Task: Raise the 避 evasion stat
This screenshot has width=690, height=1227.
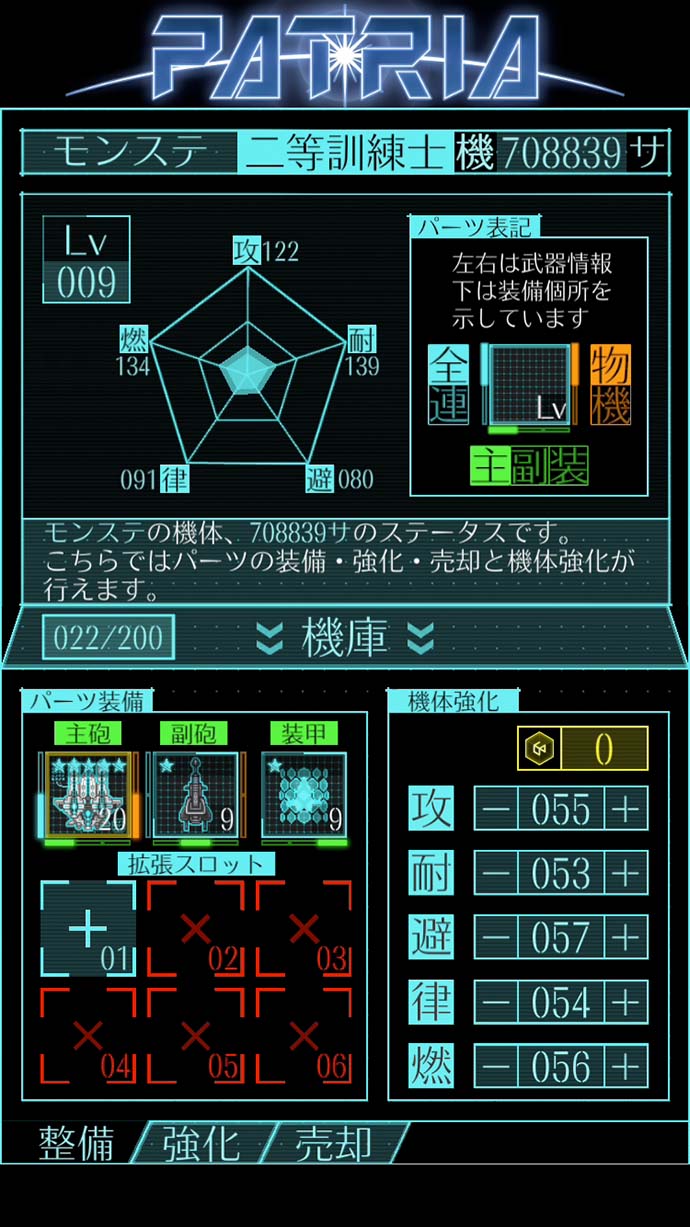Action: pos(626,937)
